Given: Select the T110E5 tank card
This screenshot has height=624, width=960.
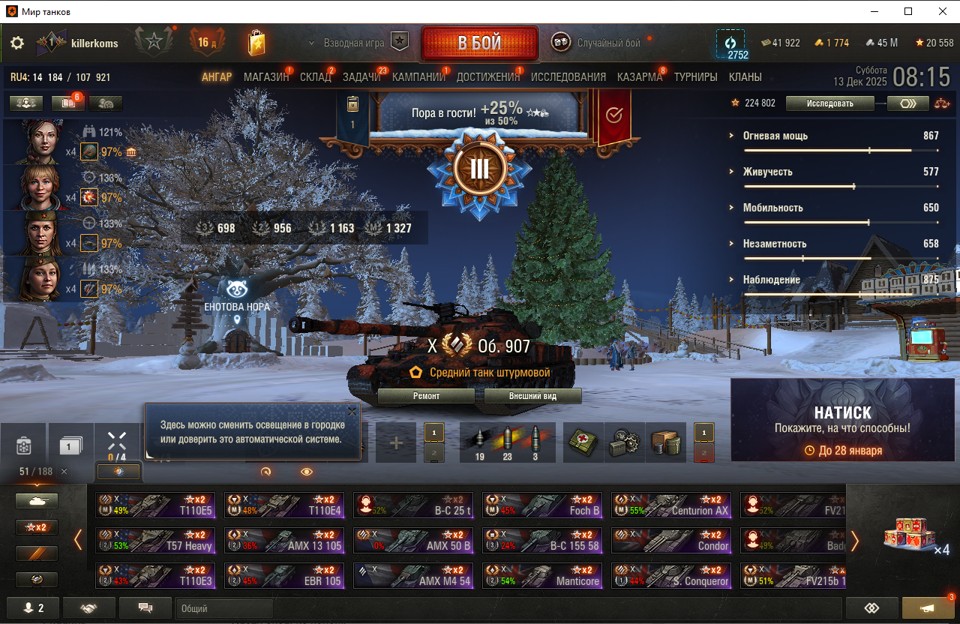Looking at the screenshot, I should point(155,505).
